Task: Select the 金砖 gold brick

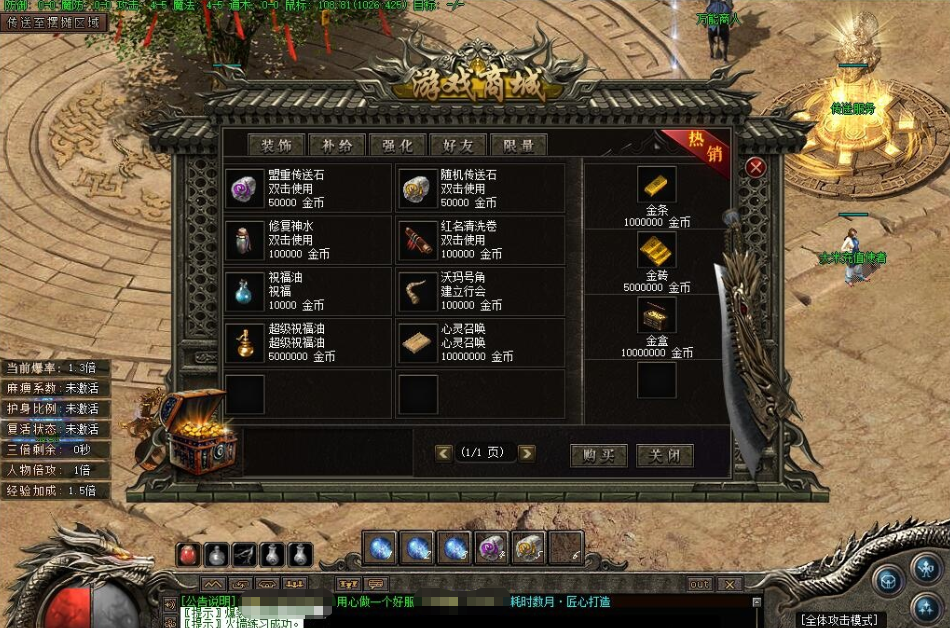Action: [656, 250]
